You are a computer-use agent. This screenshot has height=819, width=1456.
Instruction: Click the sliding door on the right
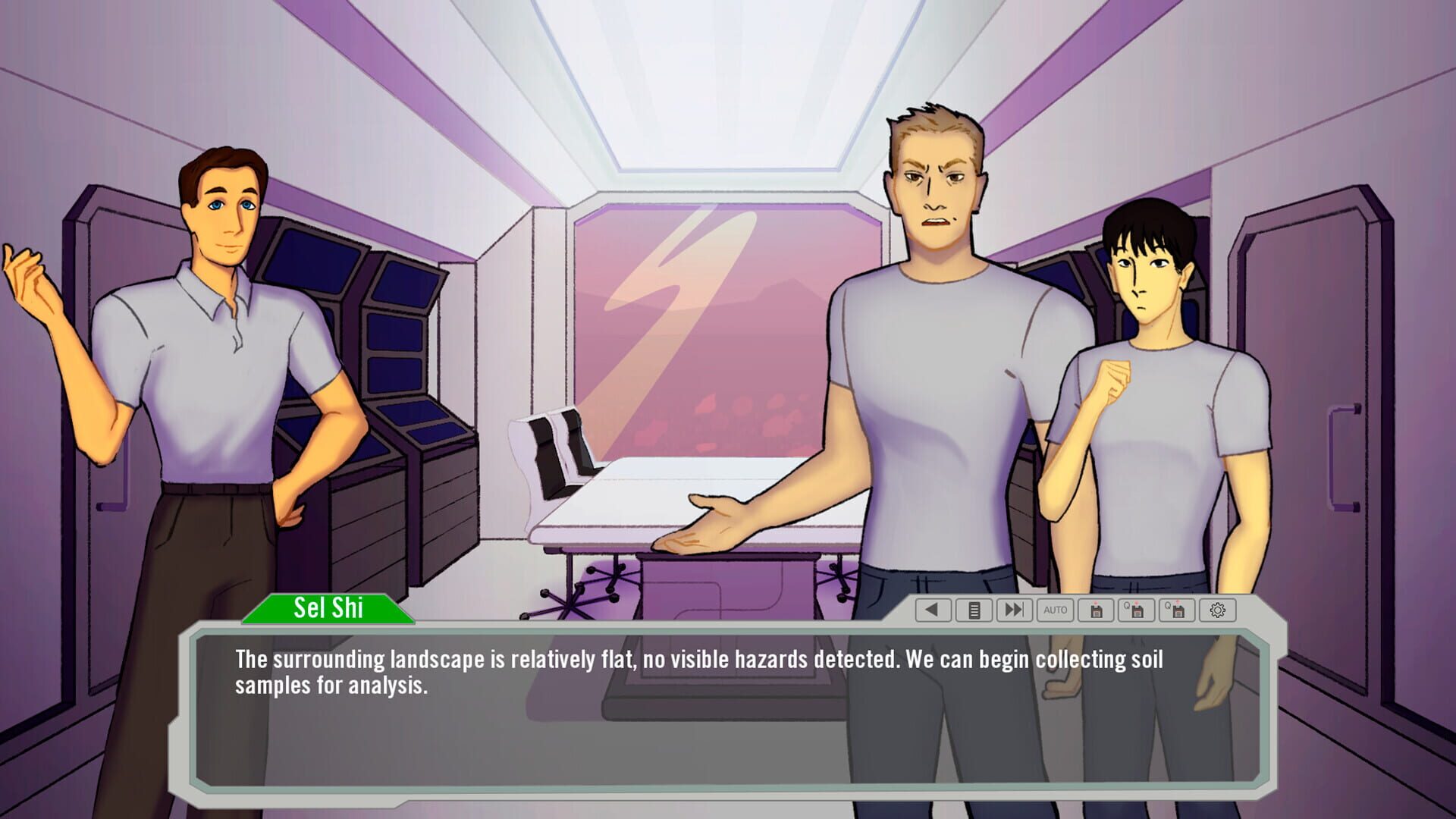point(1342,379)
